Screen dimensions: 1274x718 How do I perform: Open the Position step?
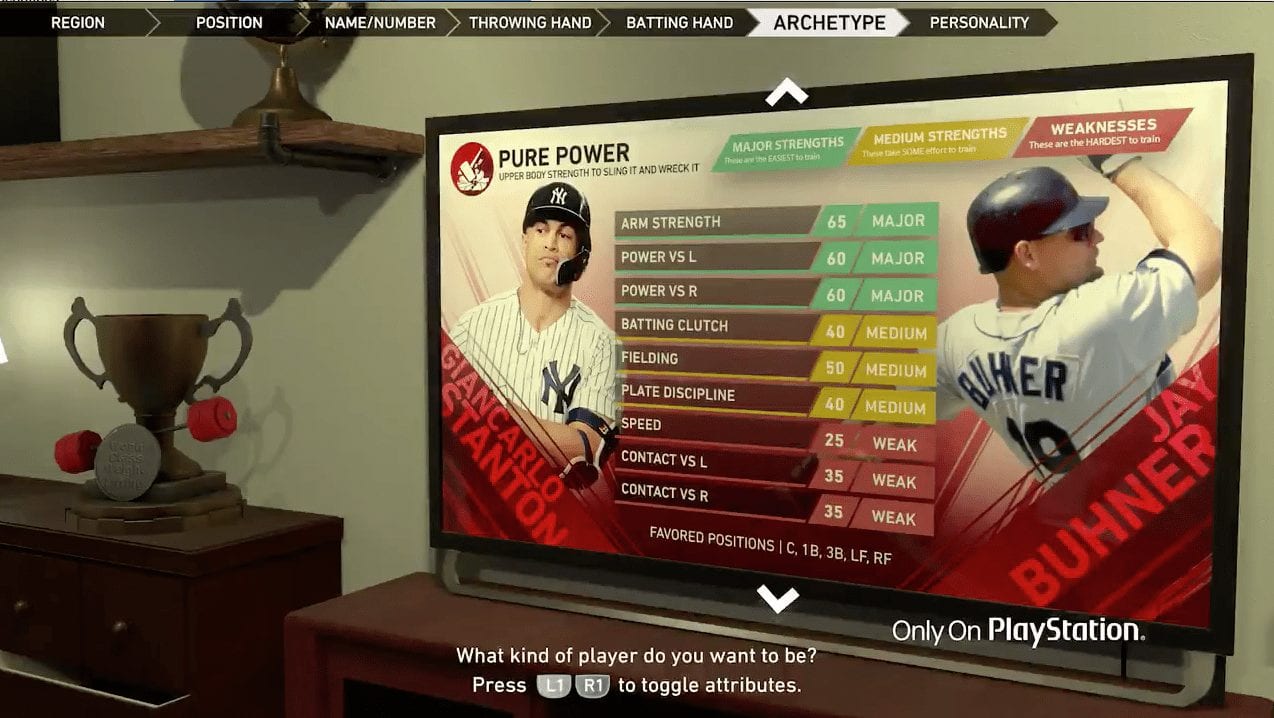pos(229,22)
